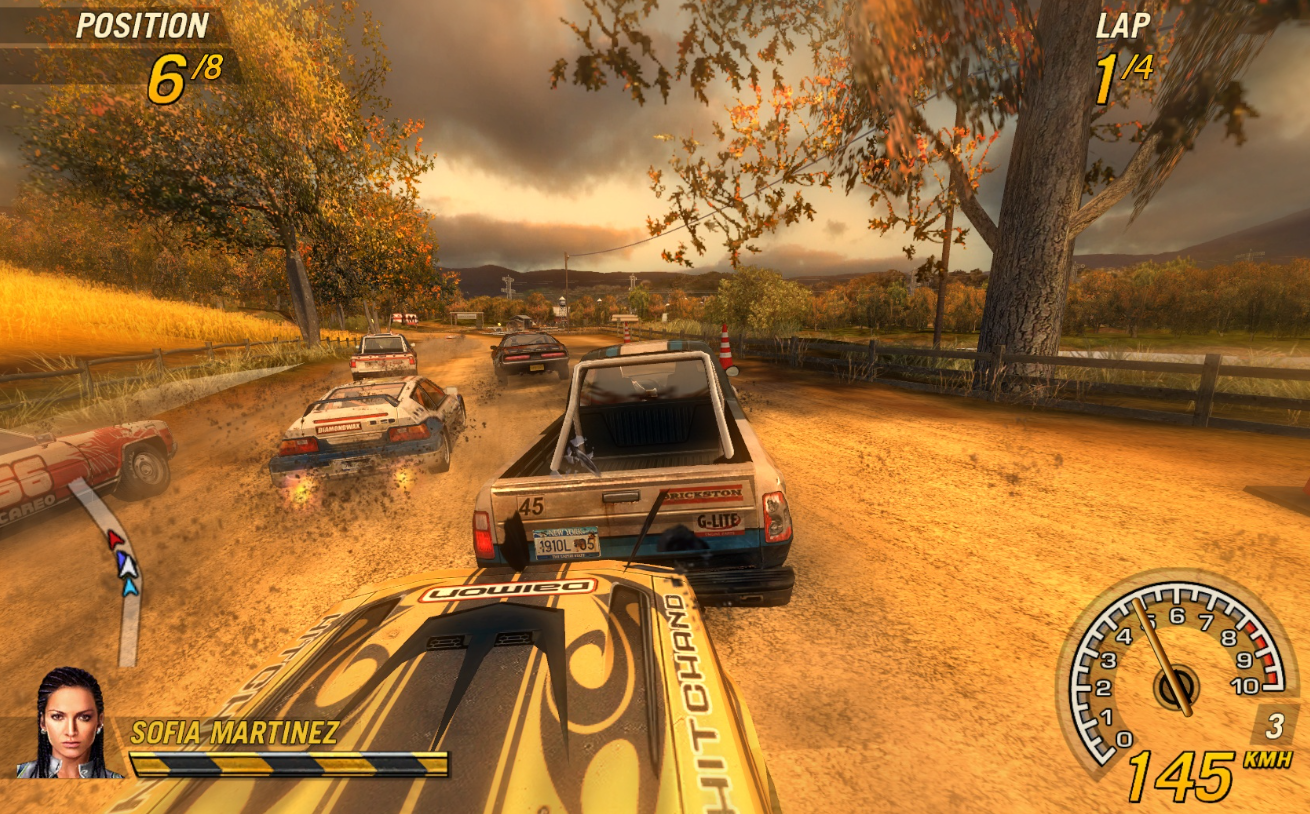This screenshot has height=814, width=1310.
Task: Click the BRICKSTON sticker on the pickup tailgate
Action: tap(703, 493)
